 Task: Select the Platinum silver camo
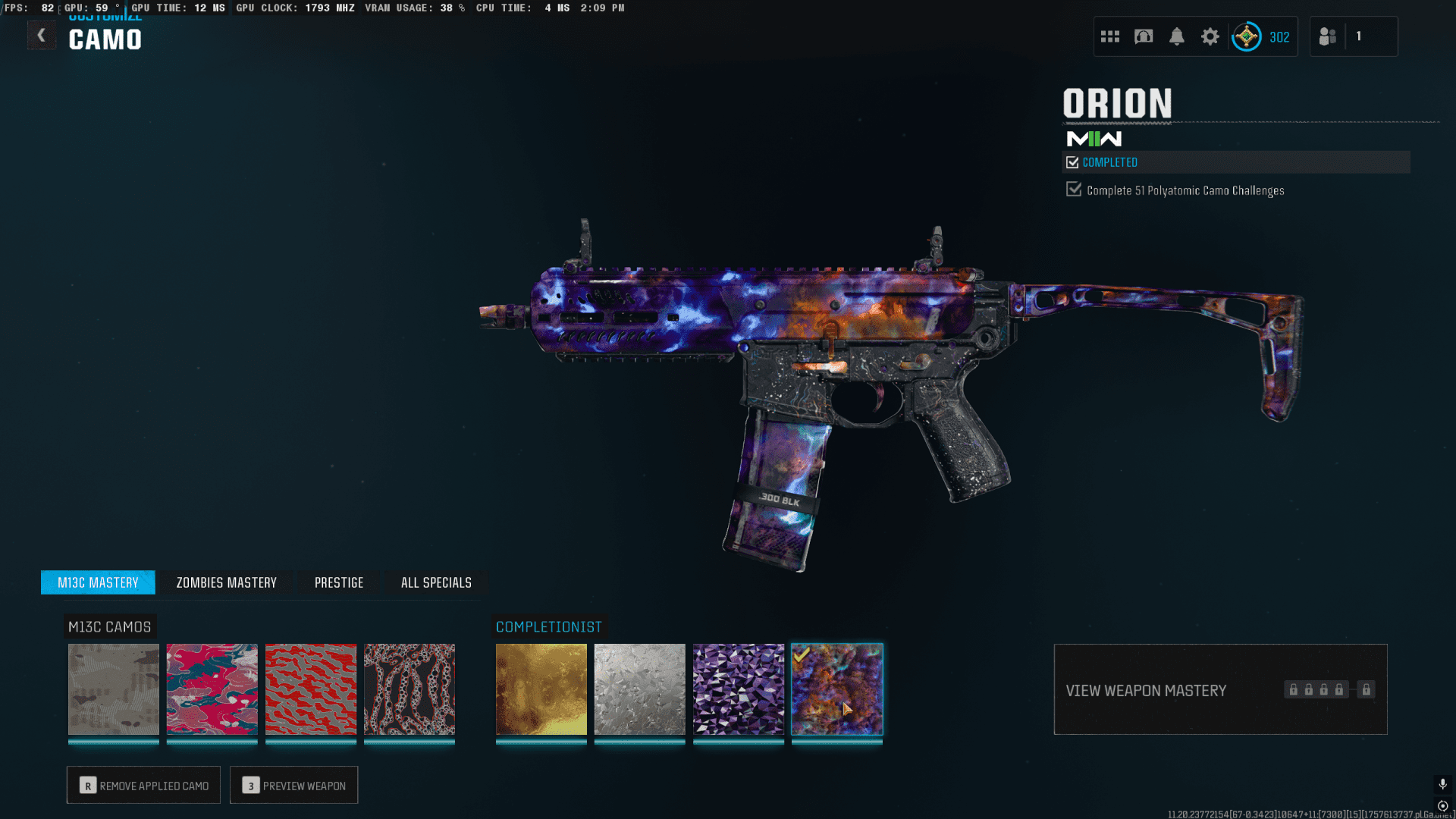point(640,689)
